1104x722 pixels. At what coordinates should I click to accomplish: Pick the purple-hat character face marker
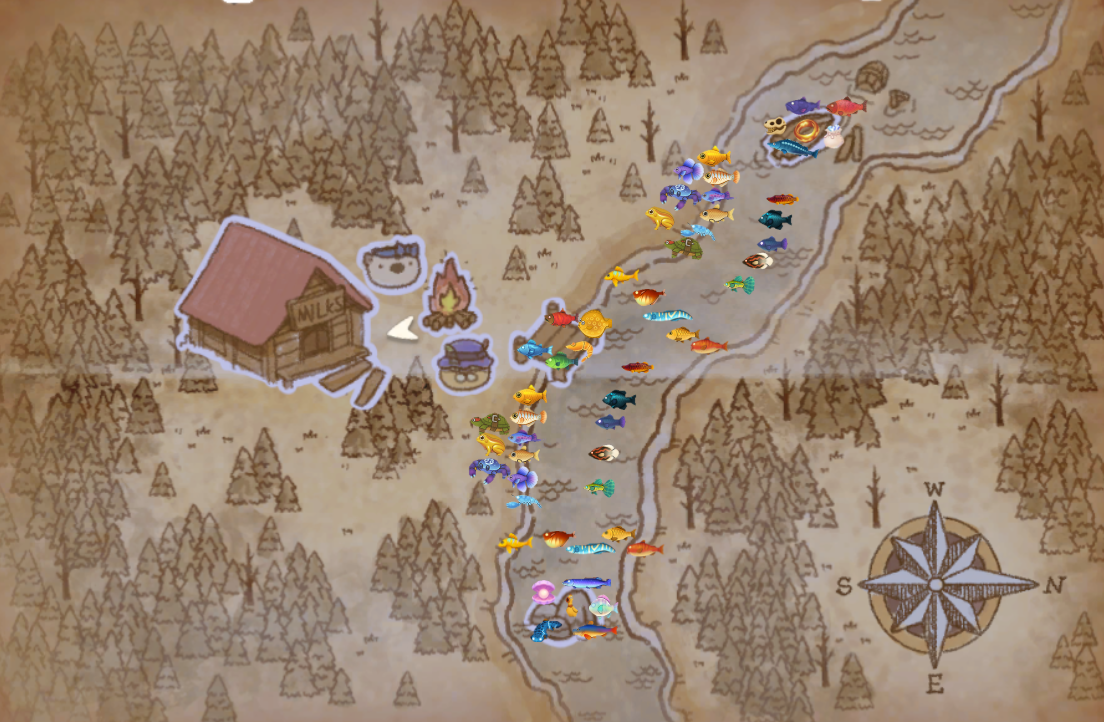[x=466, y=361]
